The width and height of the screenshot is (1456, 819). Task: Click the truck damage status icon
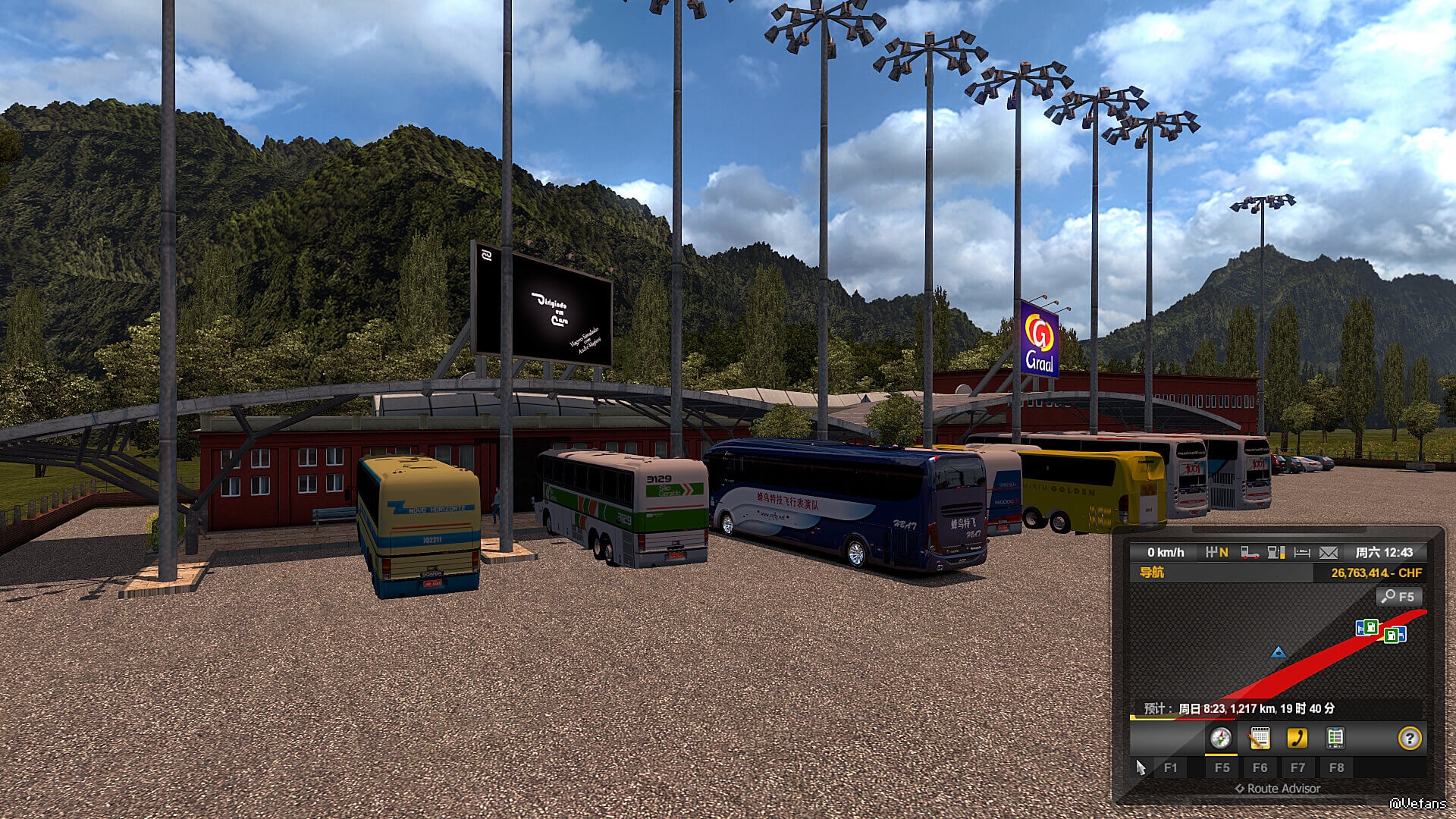pos(1250,553)
